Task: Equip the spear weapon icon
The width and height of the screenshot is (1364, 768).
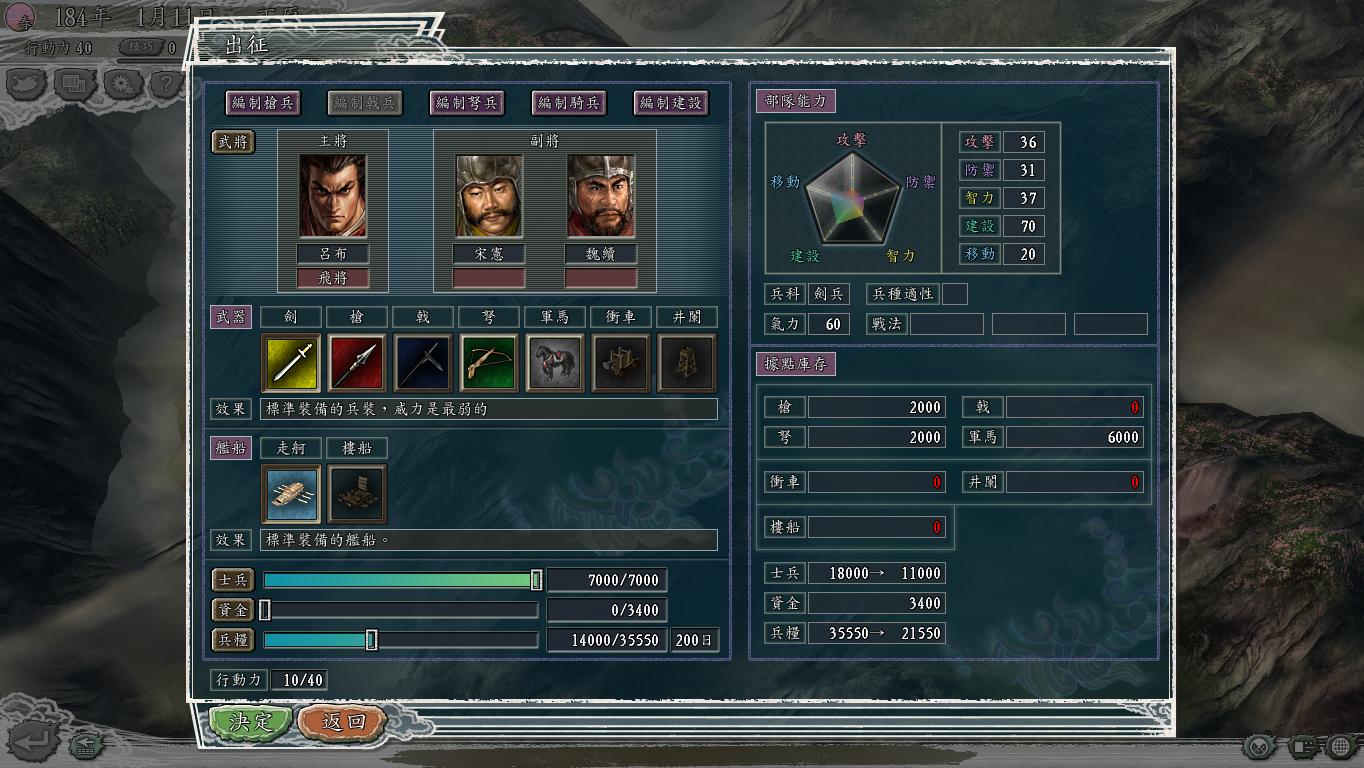Action: click(357, 363)
